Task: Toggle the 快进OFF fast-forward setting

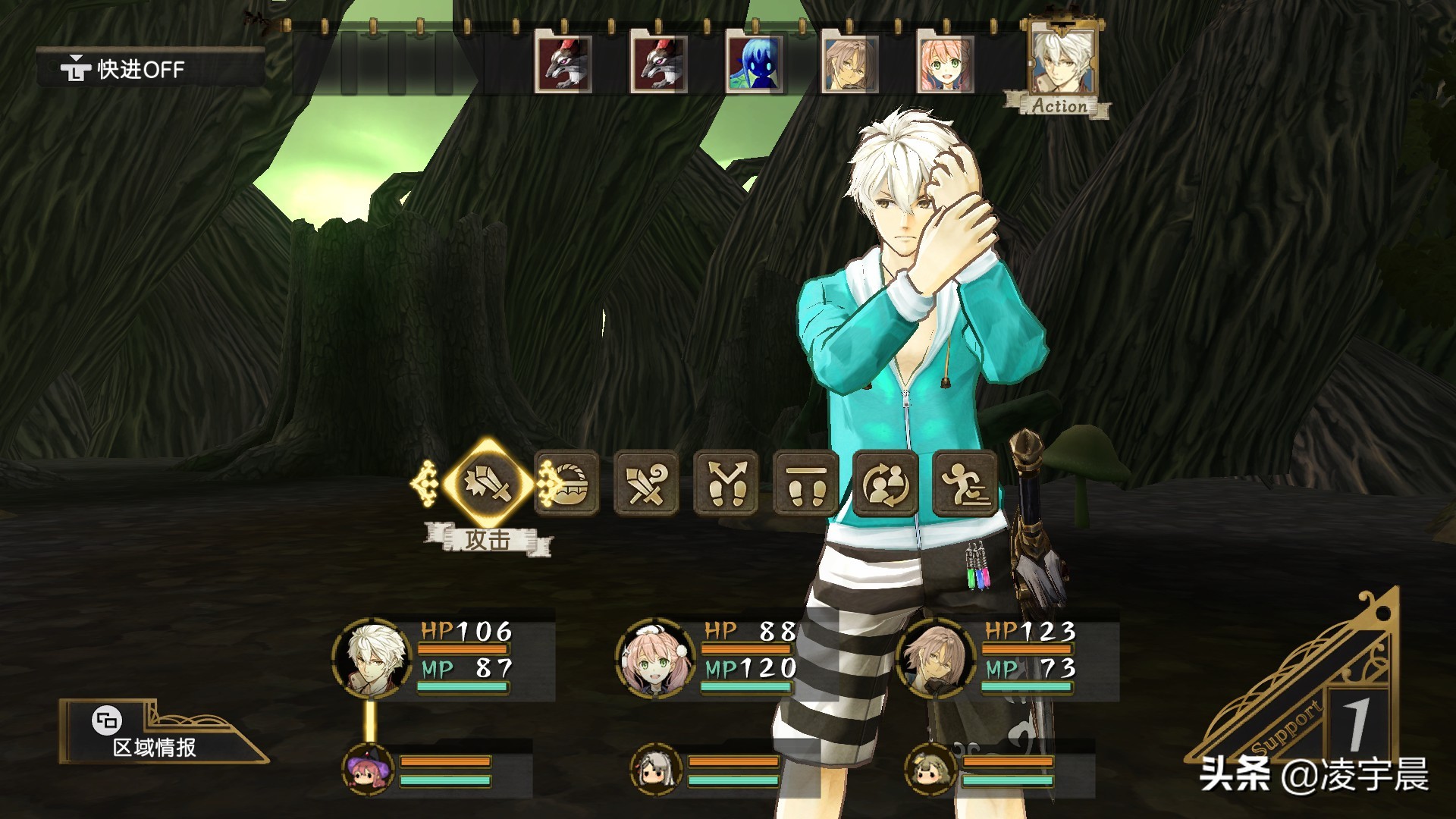Action: coord(124,70)
